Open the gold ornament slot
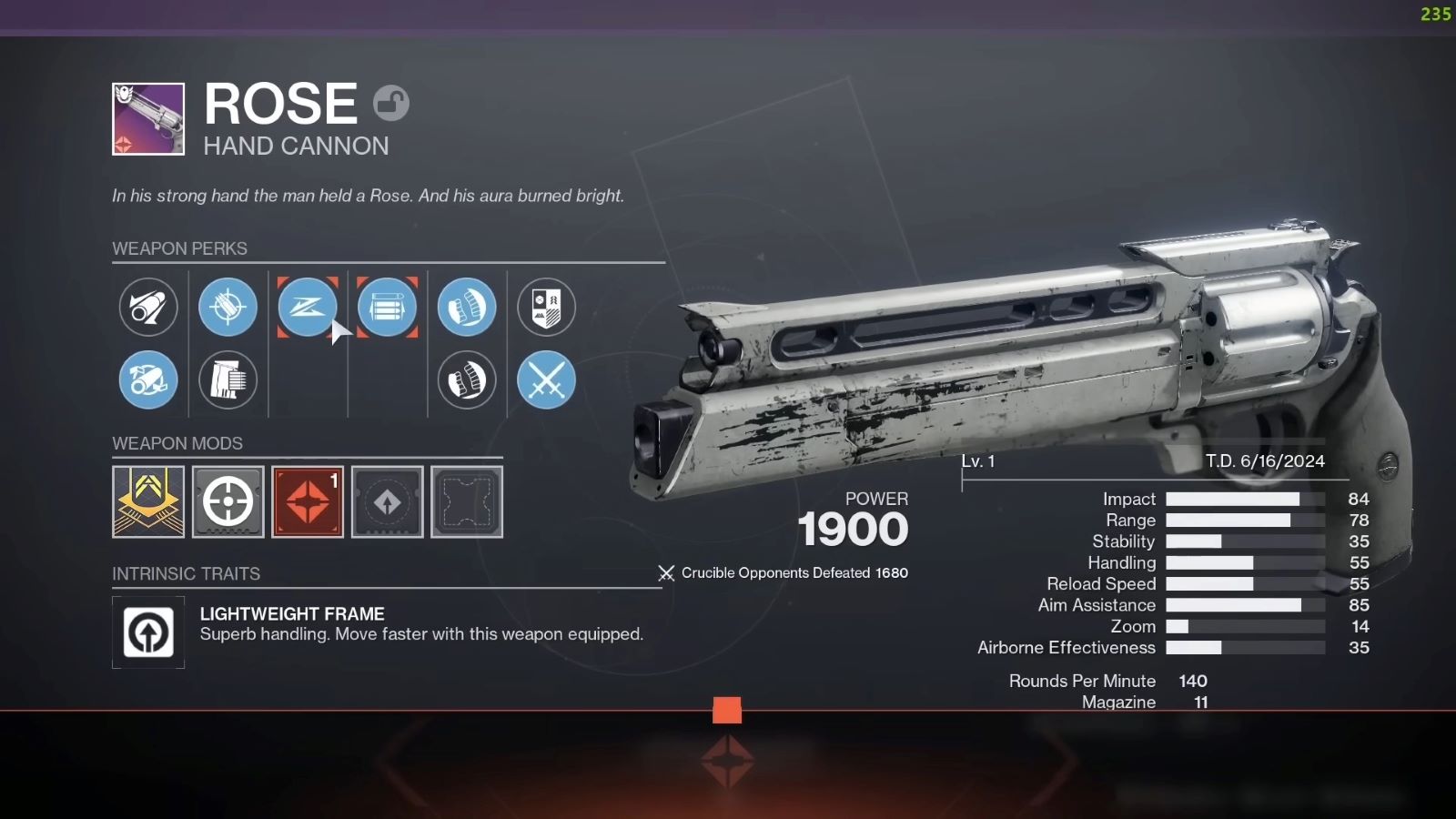Viewport: 1456px width, 819px height. click(148, 501)
